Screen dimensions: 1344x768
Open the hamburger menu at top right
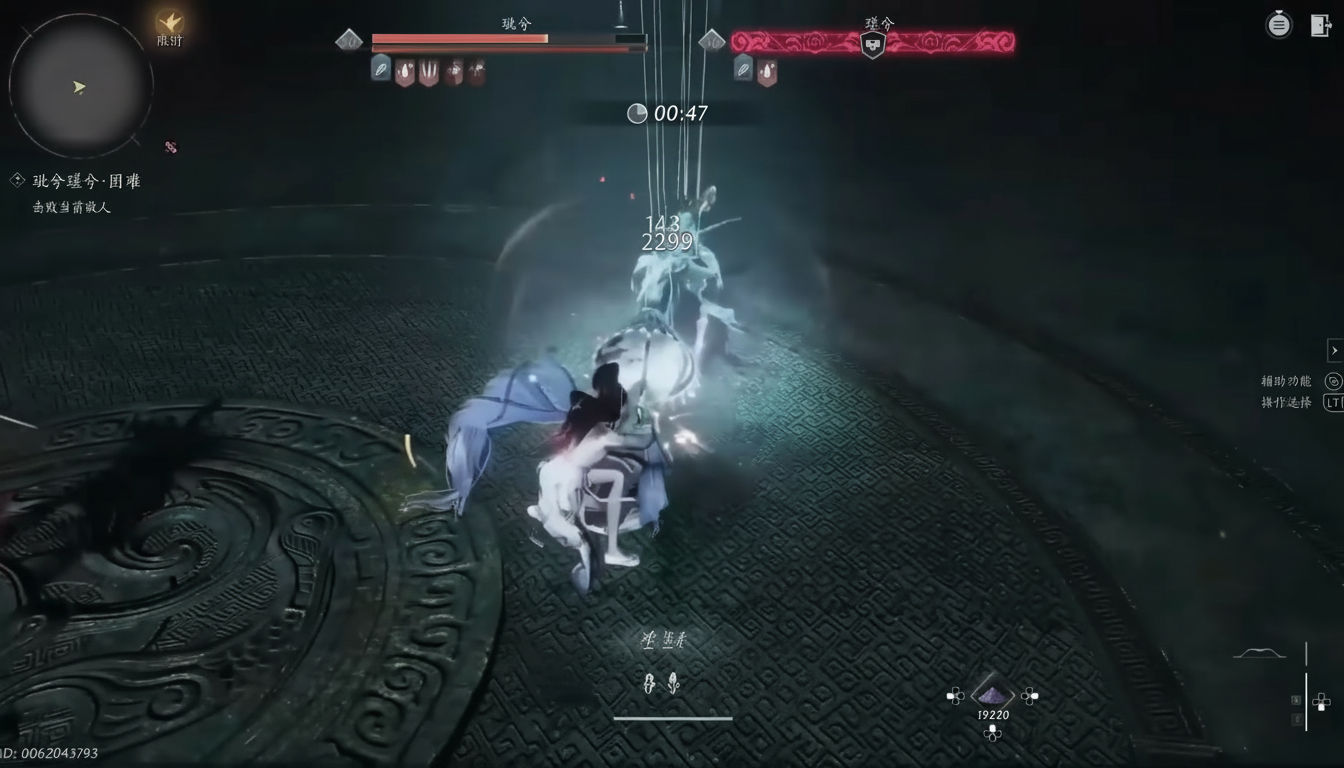[1278, 24]
